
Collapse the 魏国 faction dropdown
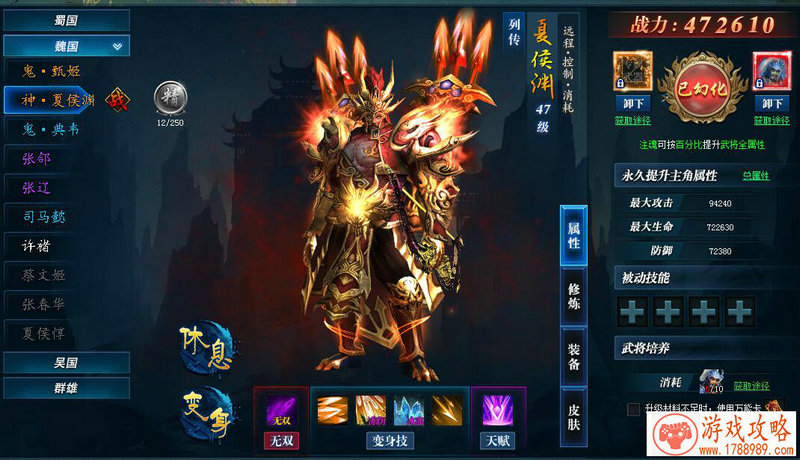coord(118,46)
